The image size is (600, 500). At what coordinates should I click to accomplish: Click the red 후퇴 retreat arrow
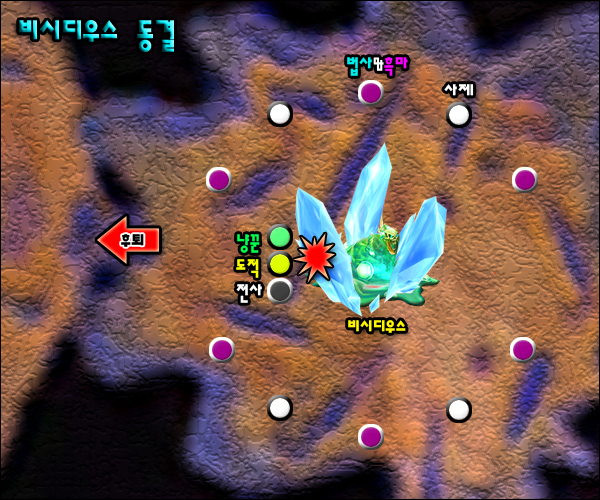click(128, 240)
